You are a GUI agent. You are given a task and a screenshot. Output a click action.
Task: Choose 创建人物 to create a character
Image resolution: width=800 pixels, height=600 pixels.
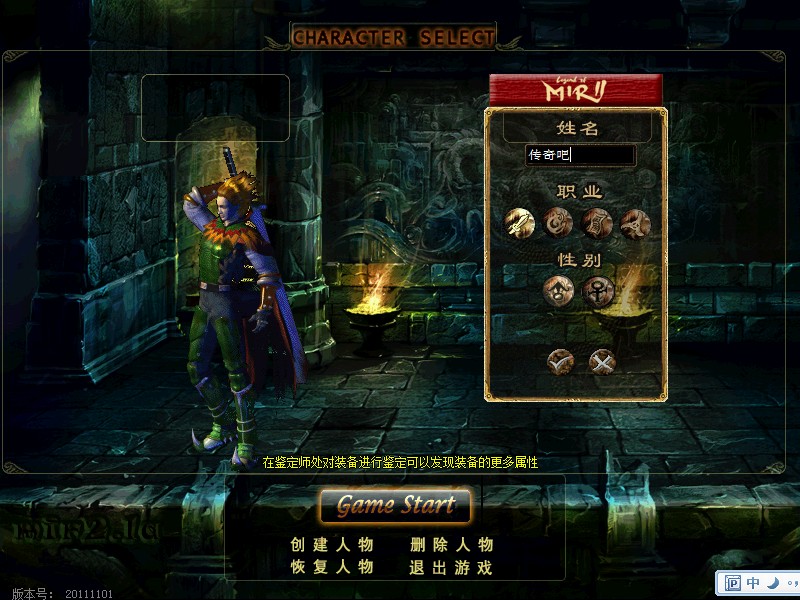point(332,545)
